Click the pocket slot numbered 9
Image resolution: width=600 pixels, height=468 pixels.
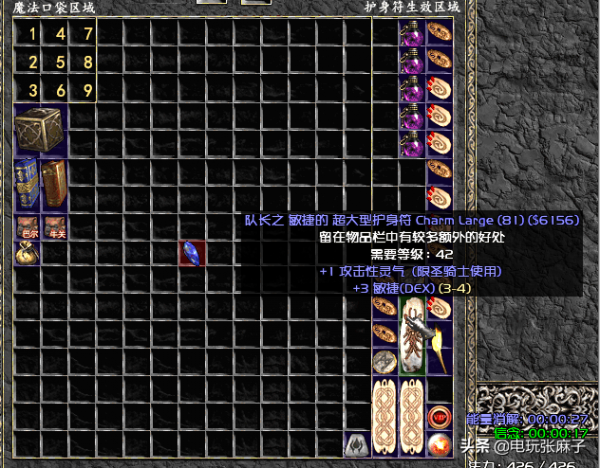coord(88,90)
